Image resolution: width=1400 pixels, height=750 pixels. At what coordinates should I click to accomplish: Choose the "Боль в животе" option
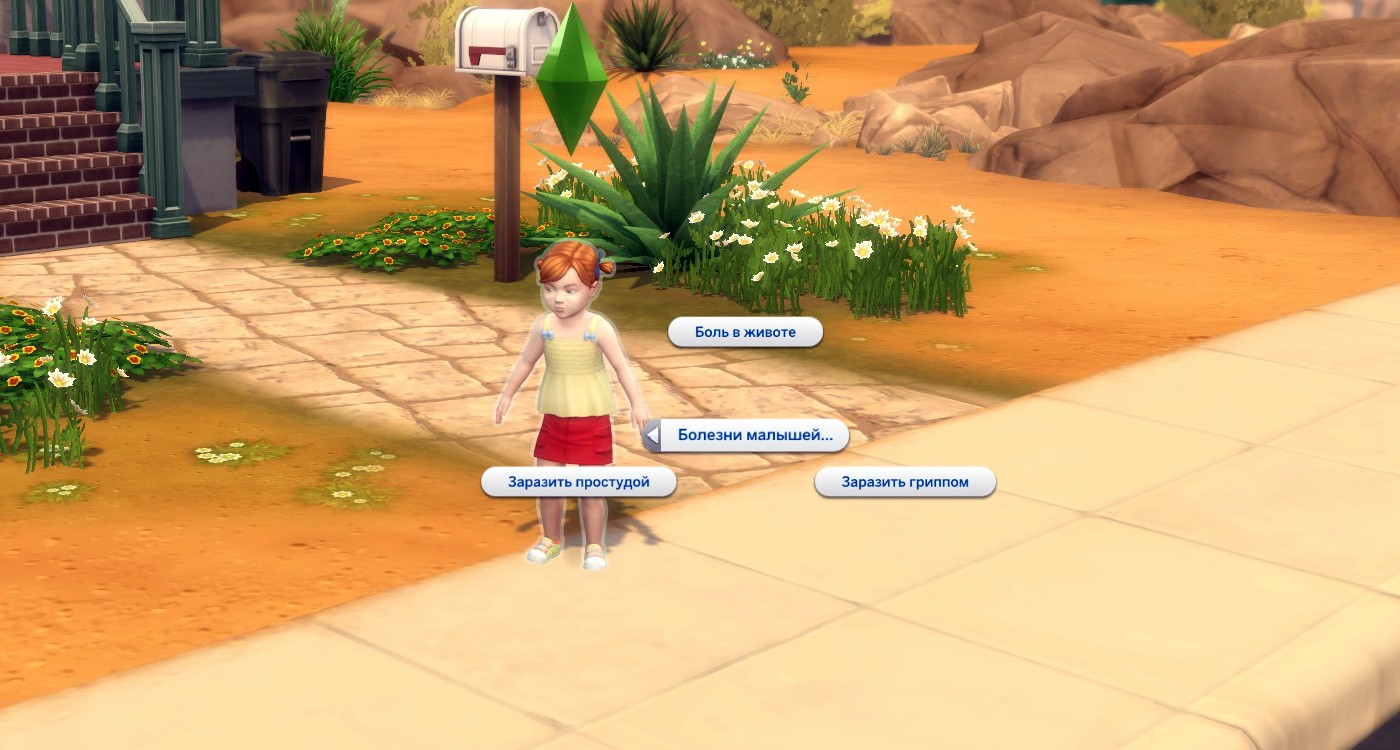point(745,332)
